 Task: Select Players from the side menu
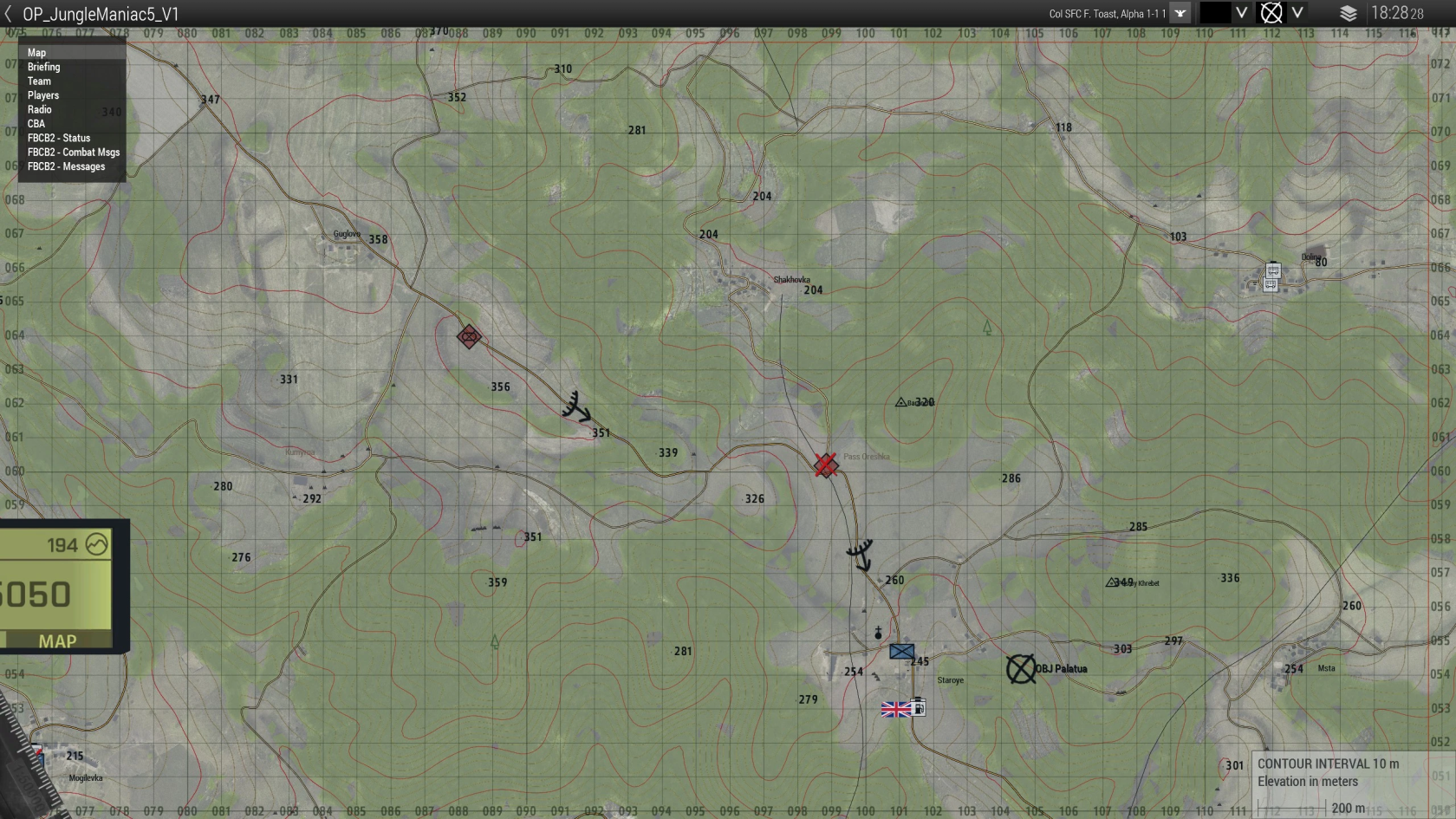(x=43, y=95)
